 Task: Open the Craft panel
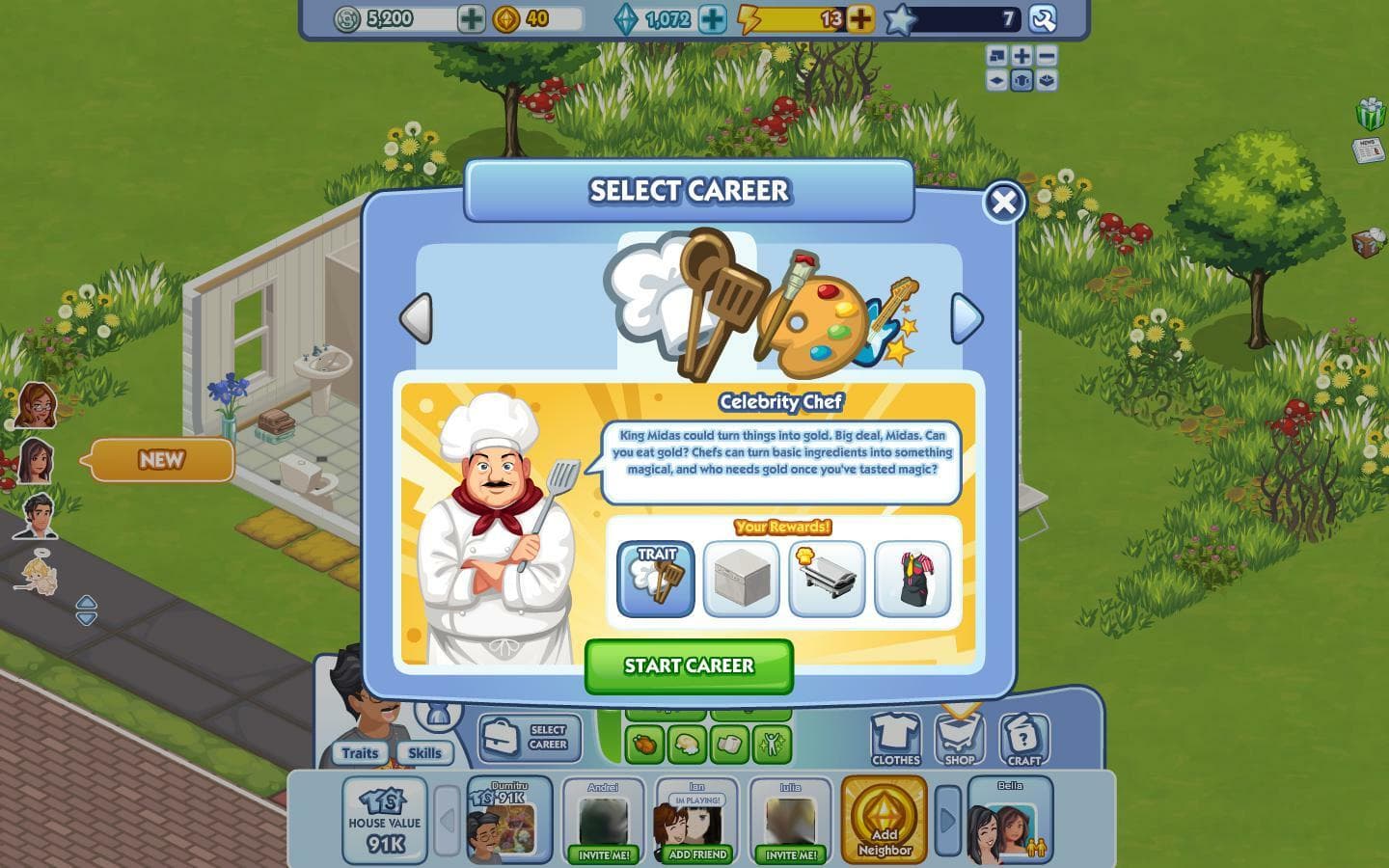1022,738
